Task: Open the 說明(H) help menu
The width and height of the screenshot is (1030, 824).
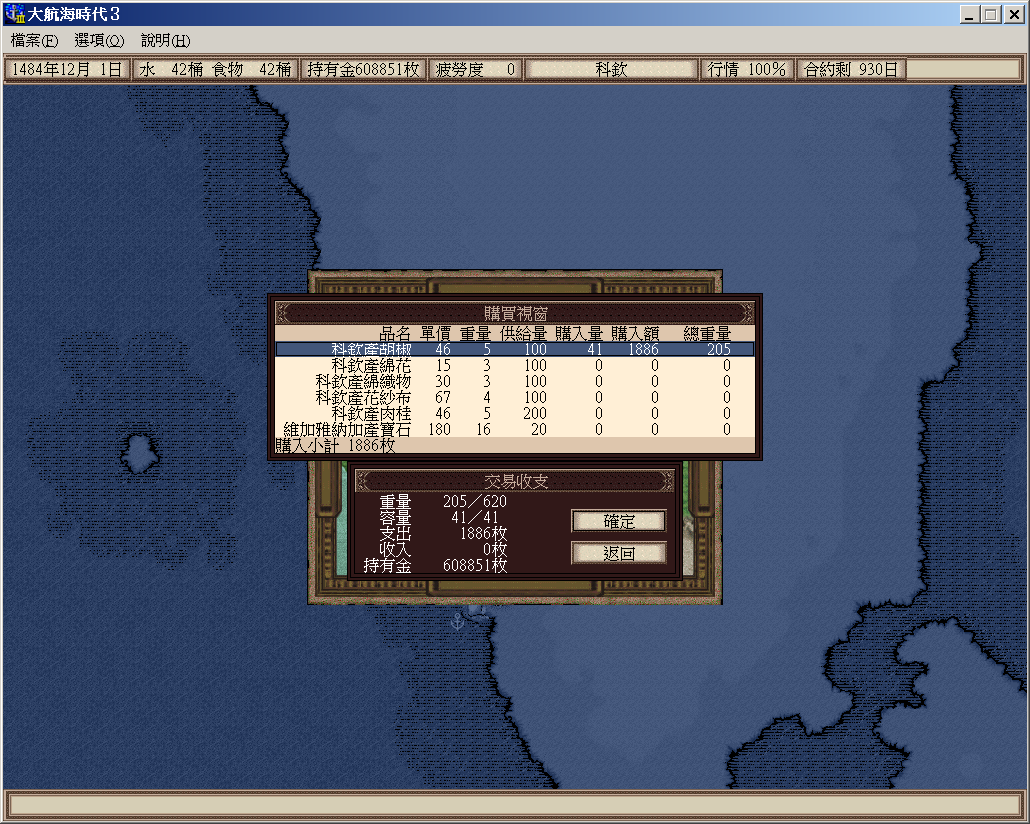Action: click(165, 41)
